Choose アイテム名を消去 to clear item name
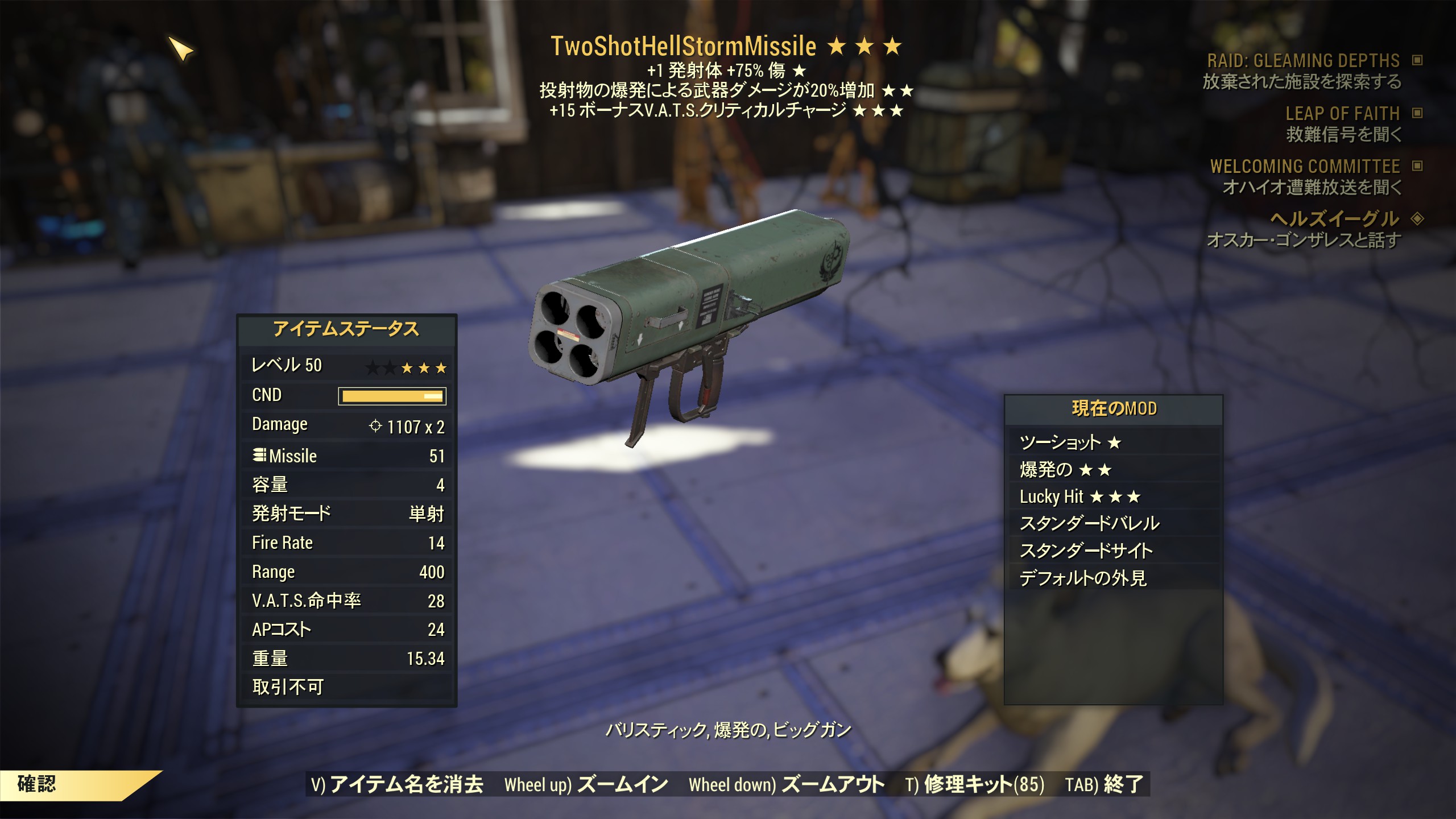The image size is (1456, 819). pyautogui.click(x=397, y=785)
